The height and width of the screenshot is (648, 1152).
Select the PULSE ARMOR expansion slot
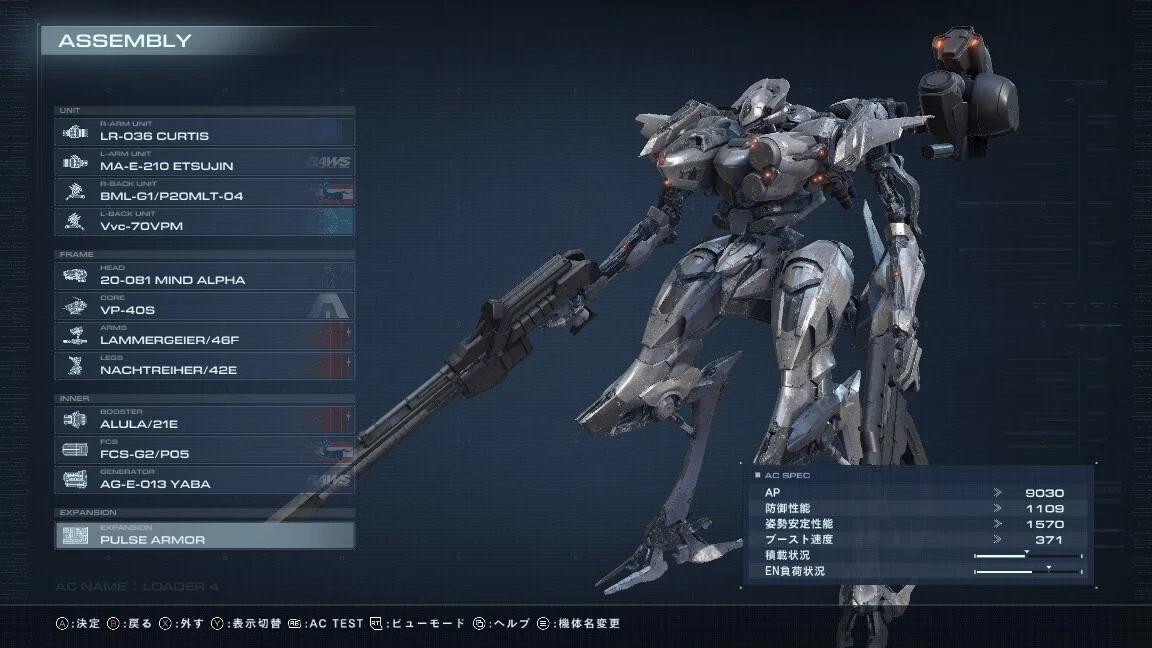point(205,535)
